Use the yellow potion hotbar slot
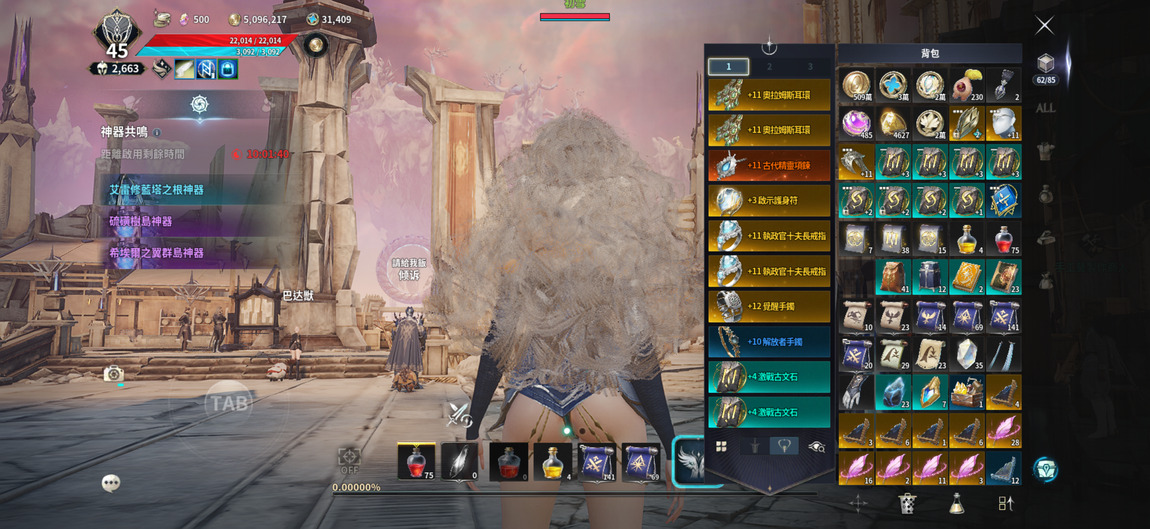Screen dimensions: 1150x529 [x=552, y=462]
